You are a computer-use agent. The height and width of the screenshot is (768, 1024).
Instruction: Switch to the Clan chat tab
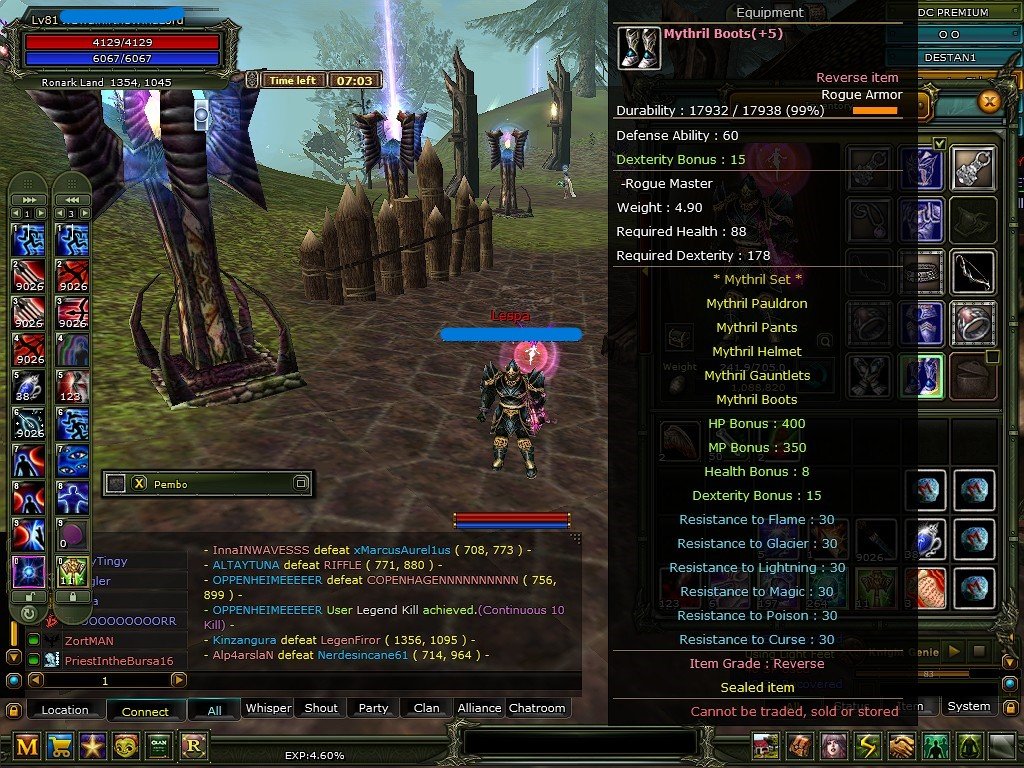[426, 708]
